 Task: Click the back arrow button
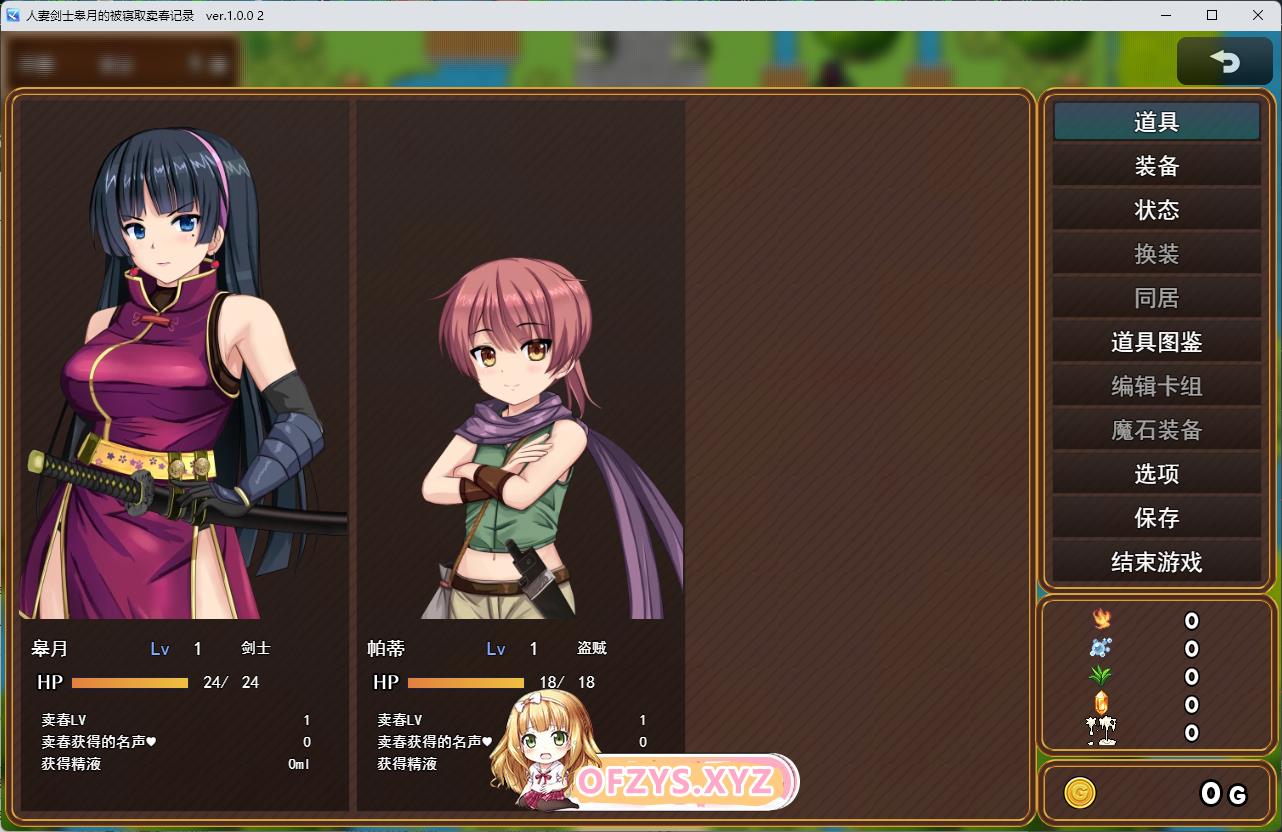[x=1224, y=62]
